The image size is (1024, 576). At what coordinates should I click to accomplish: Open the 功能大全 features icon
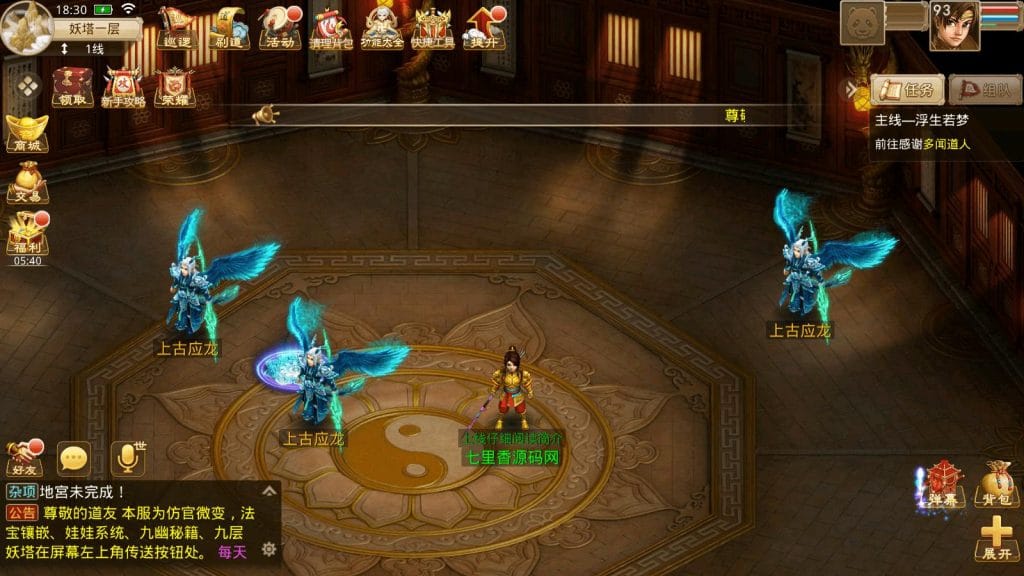(382, 26)
